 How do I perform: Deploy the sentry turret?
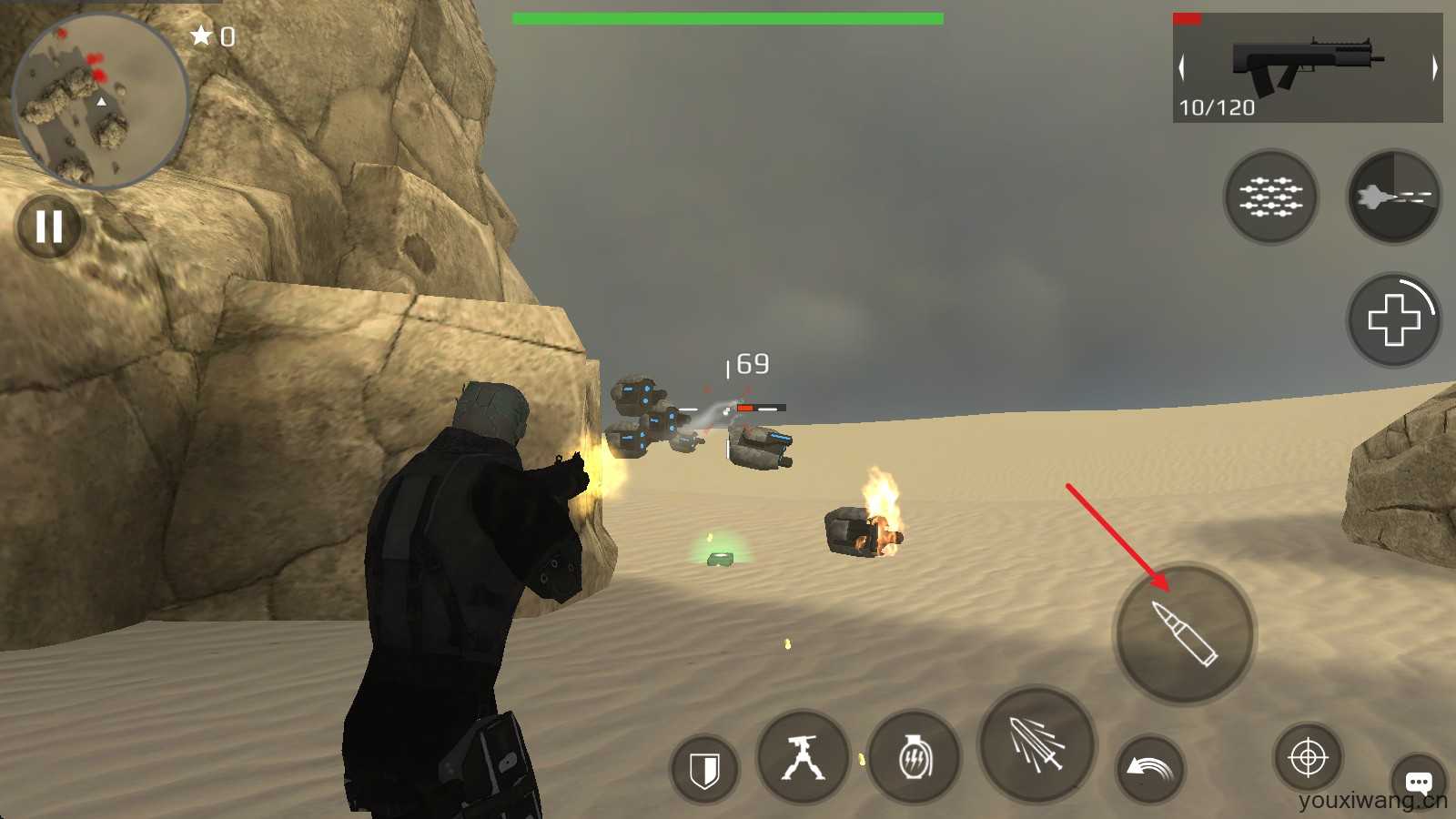(x=803, y=758)
